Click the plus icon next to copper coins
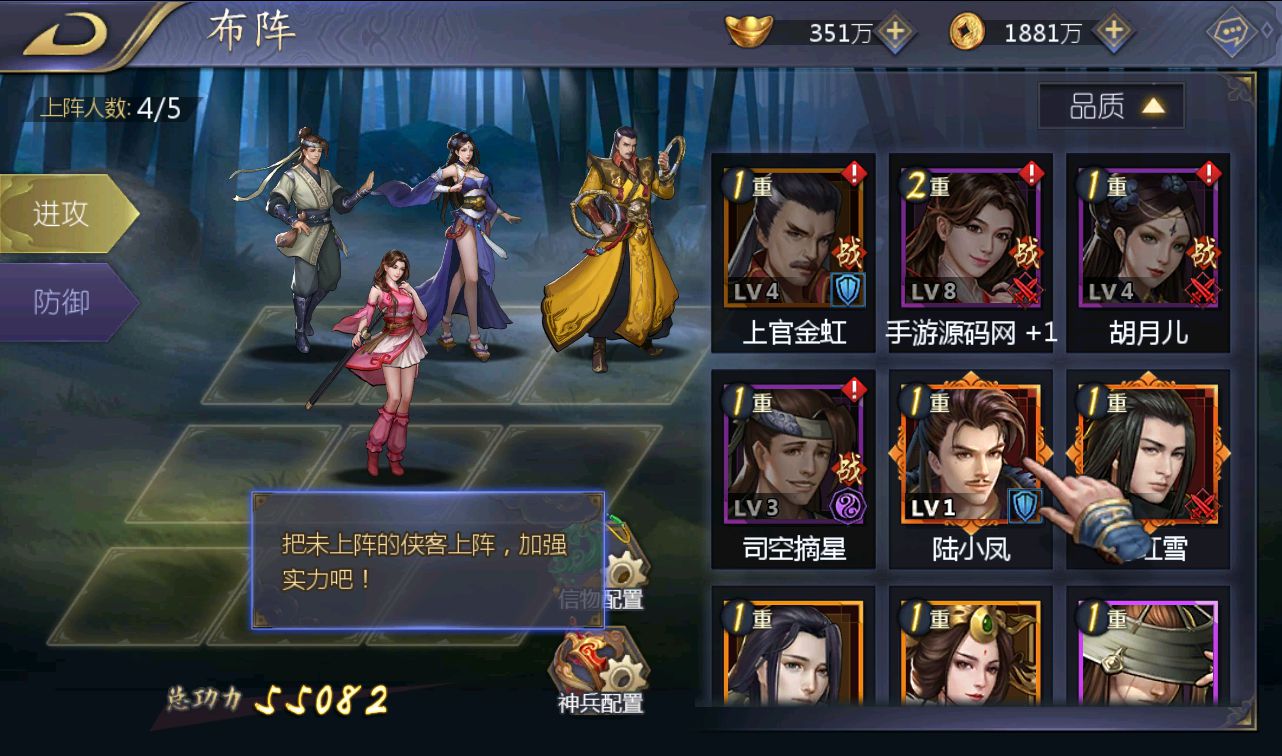Viewport: 1282px width, 756px height. pos(1111,32)
